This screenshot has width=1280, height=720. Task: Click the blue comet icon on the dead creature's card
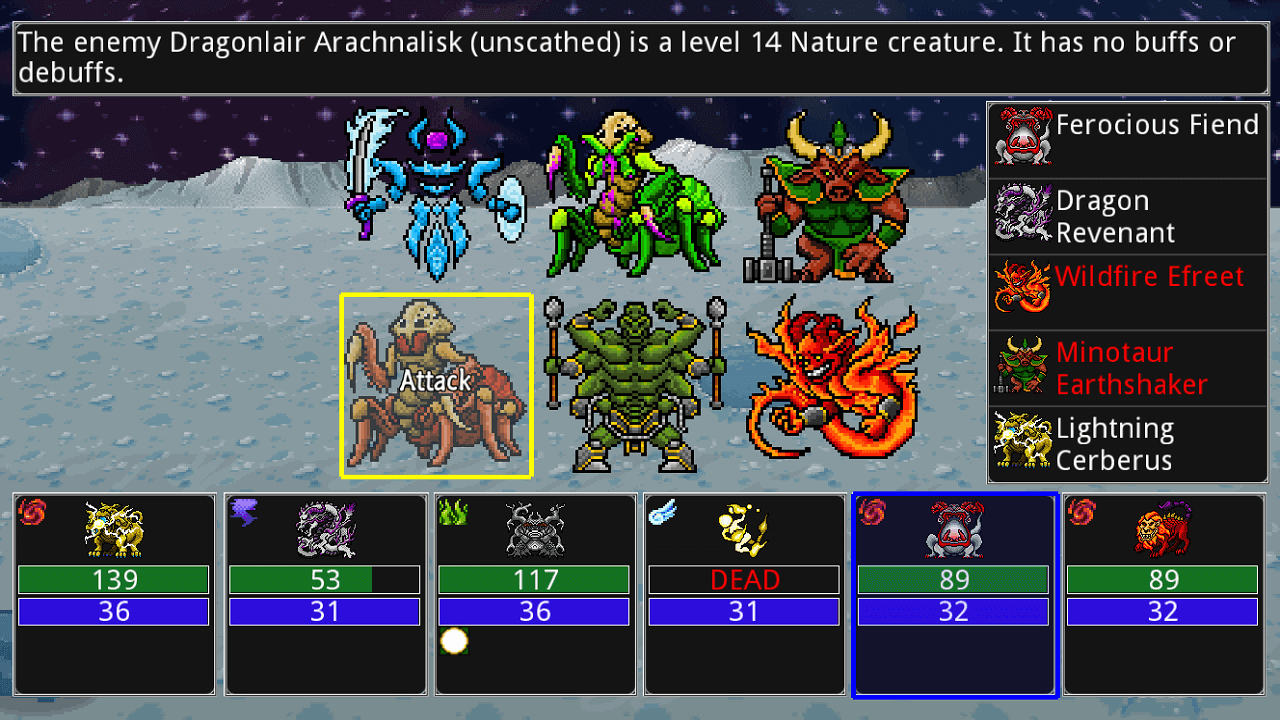[x=663, y=513]
